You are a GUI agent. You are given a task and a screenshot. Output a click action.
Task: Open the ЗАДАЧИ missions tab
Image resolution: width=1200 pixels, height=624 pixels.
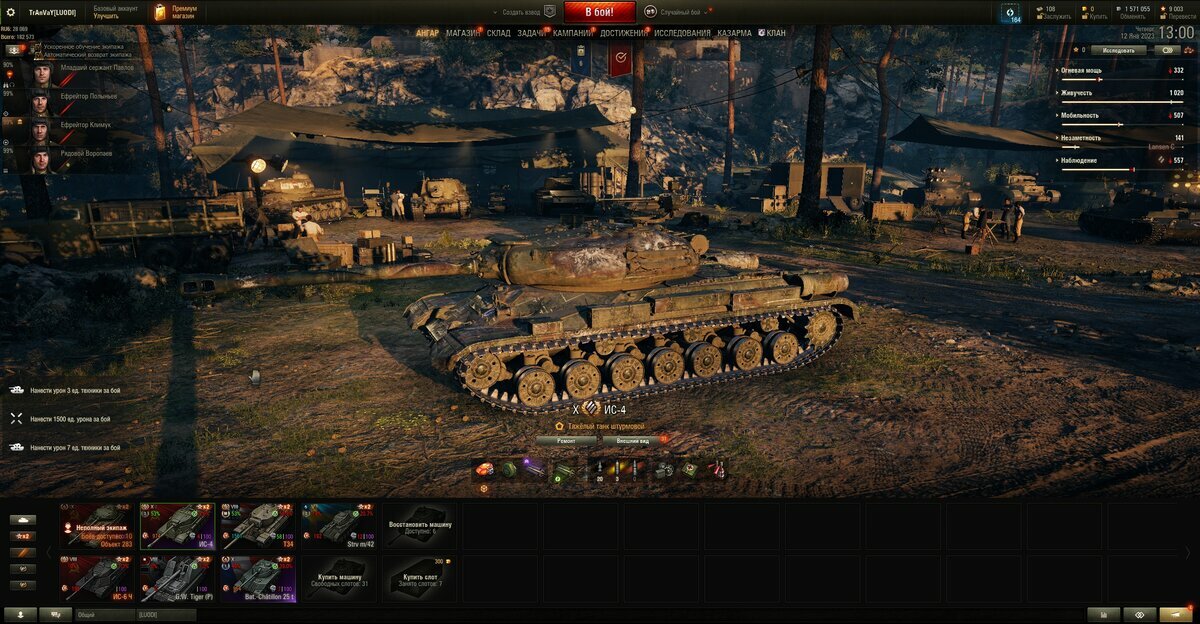[x=531, y=33]
